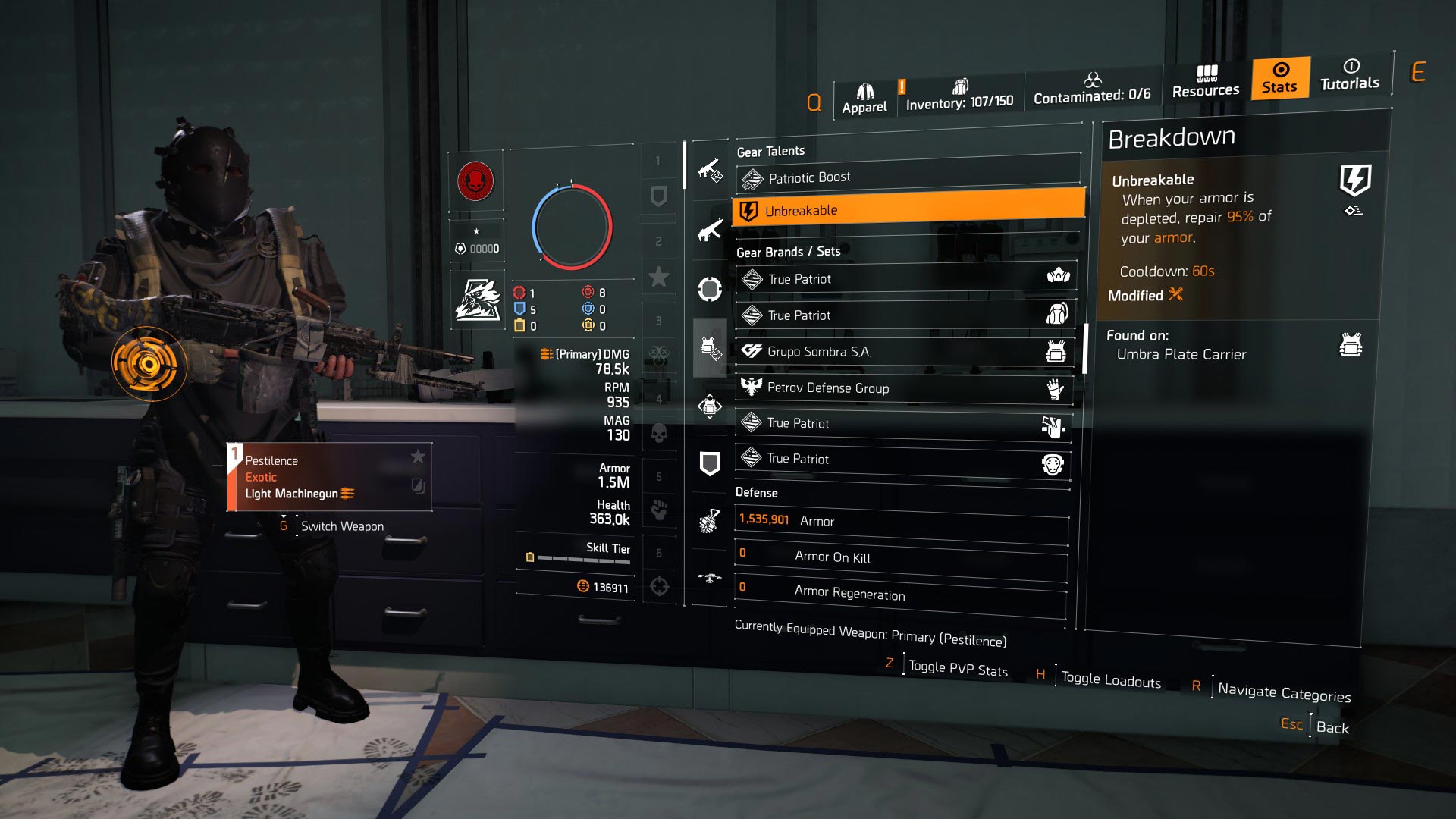Favorite the Pestilence weapon star

(418, 456)
